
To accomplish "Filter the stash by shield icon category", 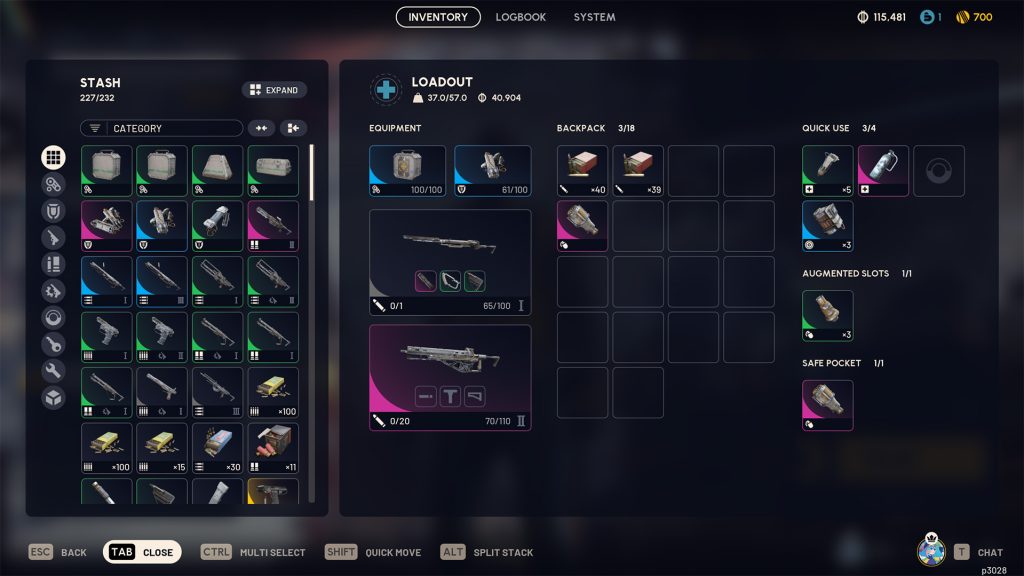I will 53,211.
